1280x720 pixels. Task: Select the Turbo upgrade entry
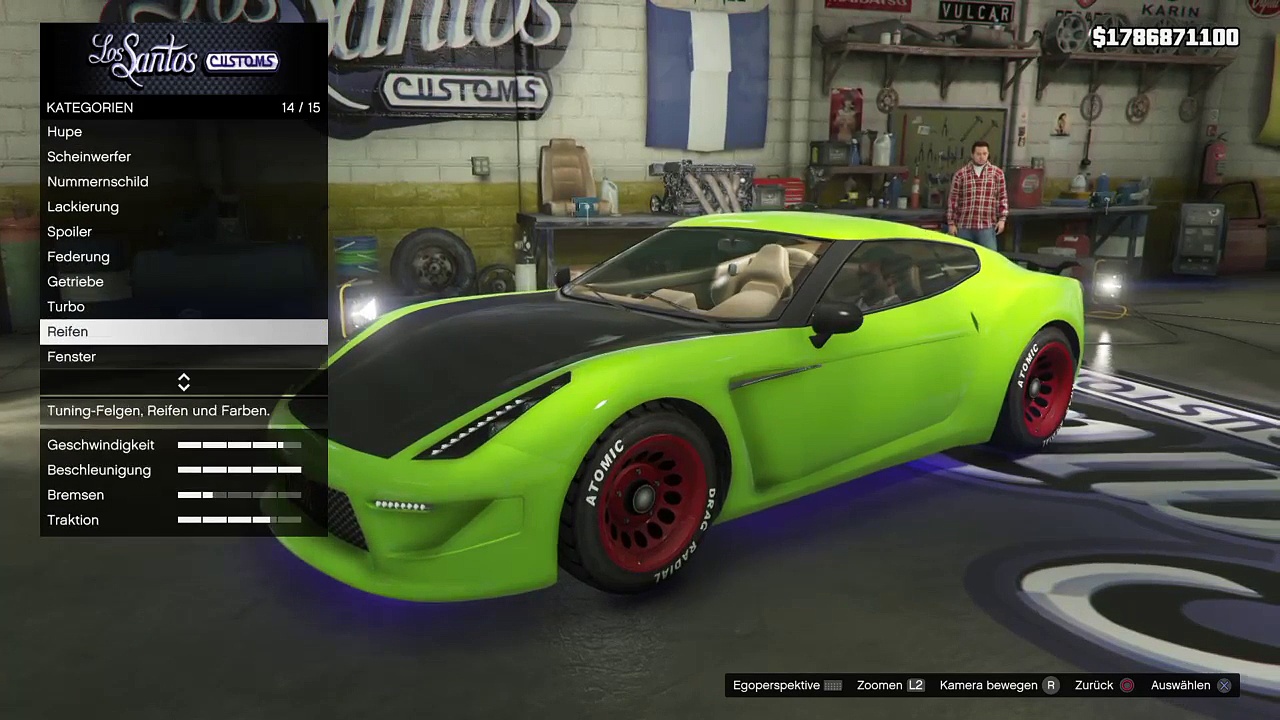(66, 307)
